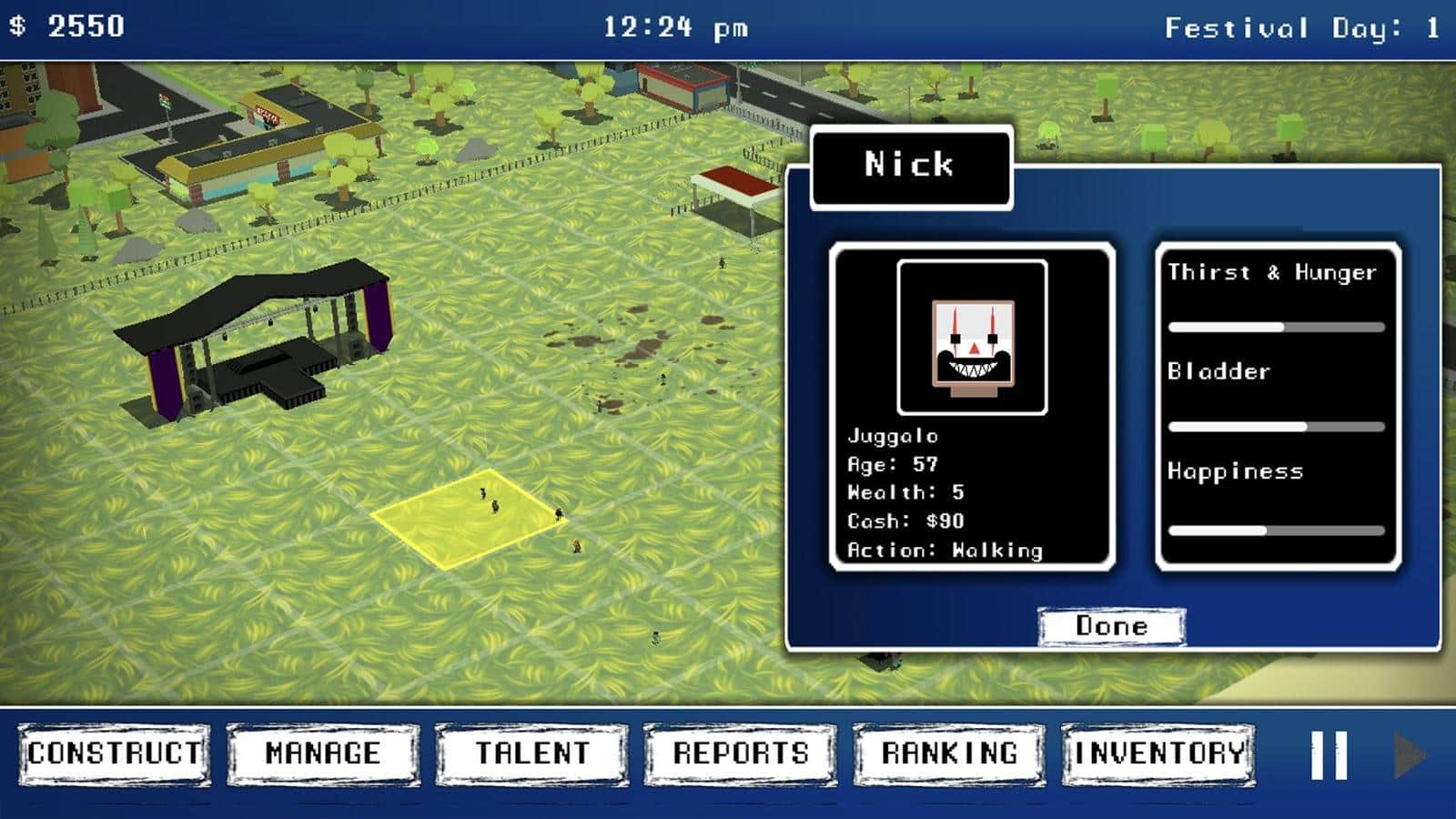Image resolution: width=1456 pixels, height=819 pixels.
Task: Close Nick's info panel with Done
Action: (1111, 626)
